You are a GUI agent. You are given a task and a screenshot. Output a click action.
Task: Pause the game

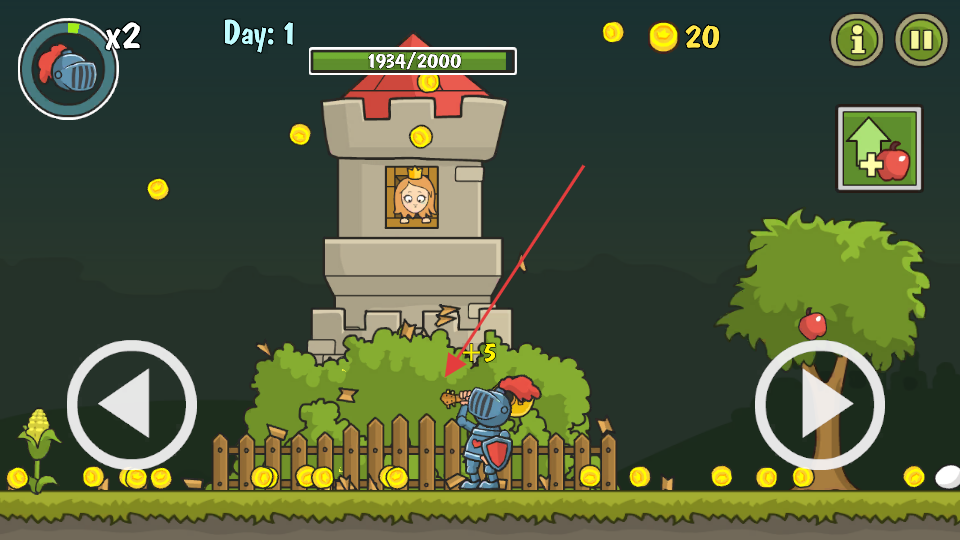[920, 40]
